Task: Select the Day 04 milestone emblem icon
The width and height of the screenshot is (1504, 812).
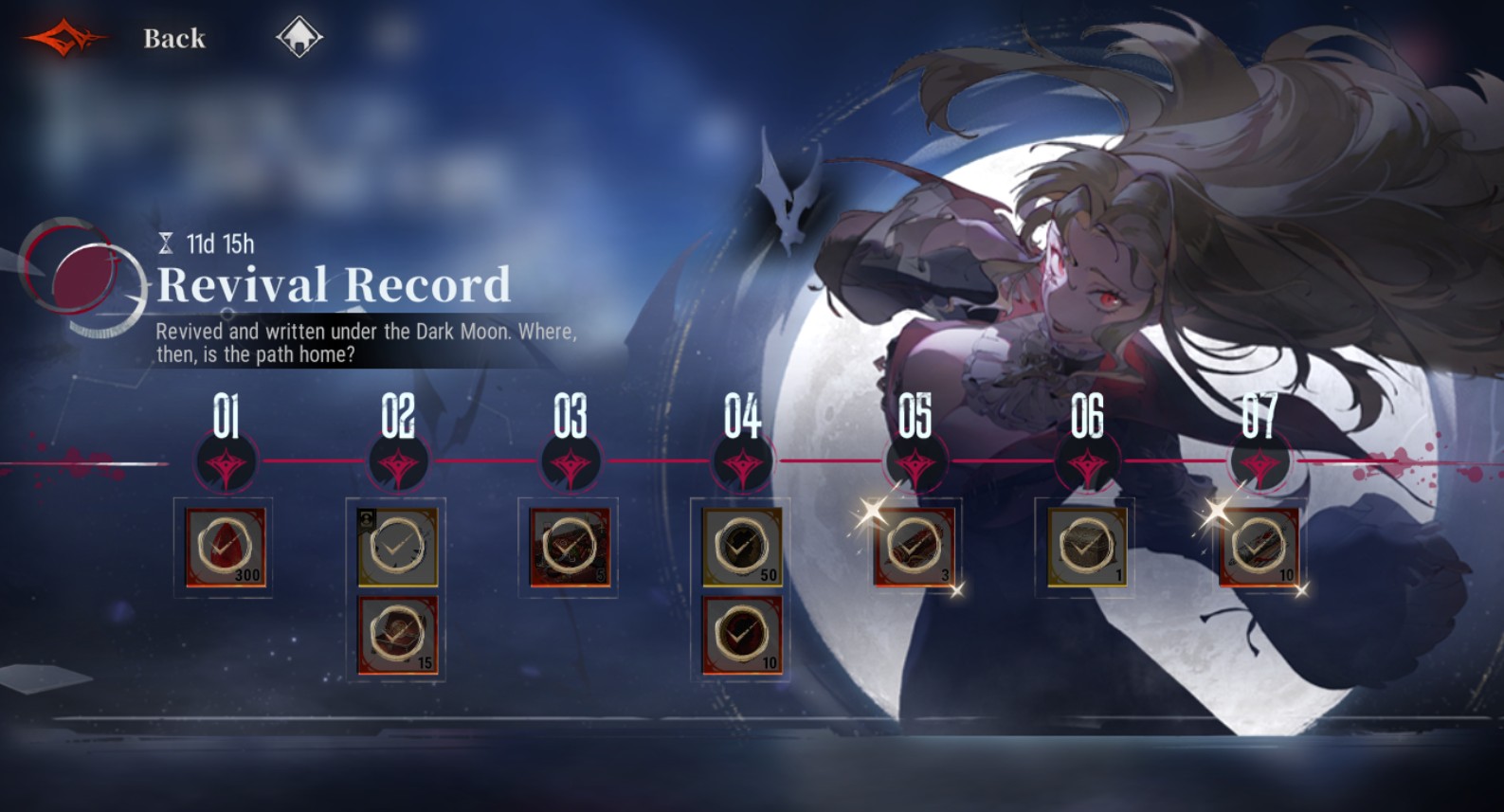Action: tap(743, 464)
